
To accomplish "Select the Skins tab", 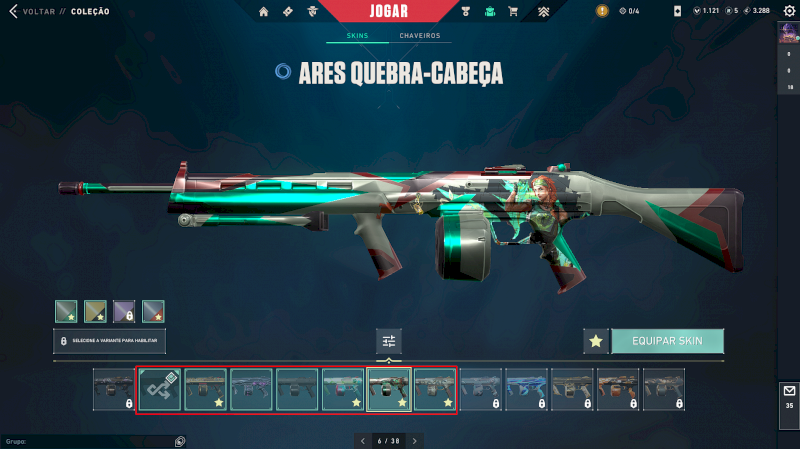I will pyautogui.click(x=357, y=36).
